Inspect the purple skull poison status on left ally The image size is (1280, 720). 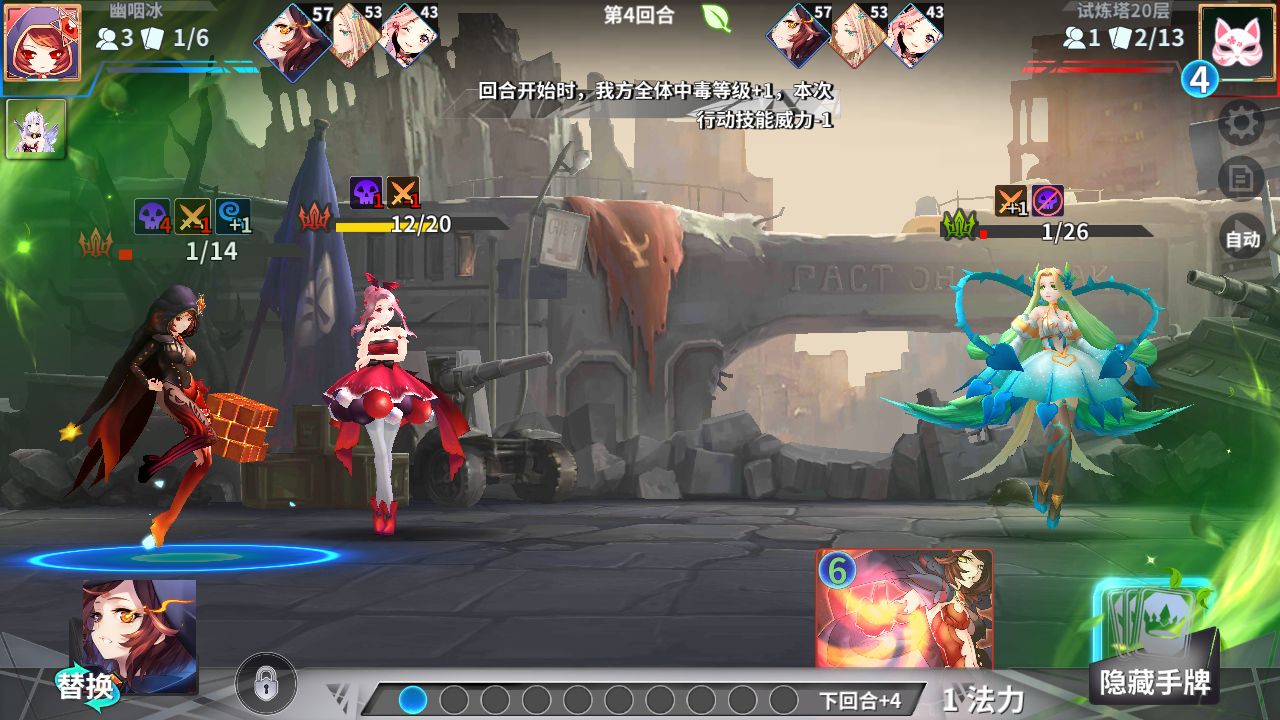pos(153,217)
